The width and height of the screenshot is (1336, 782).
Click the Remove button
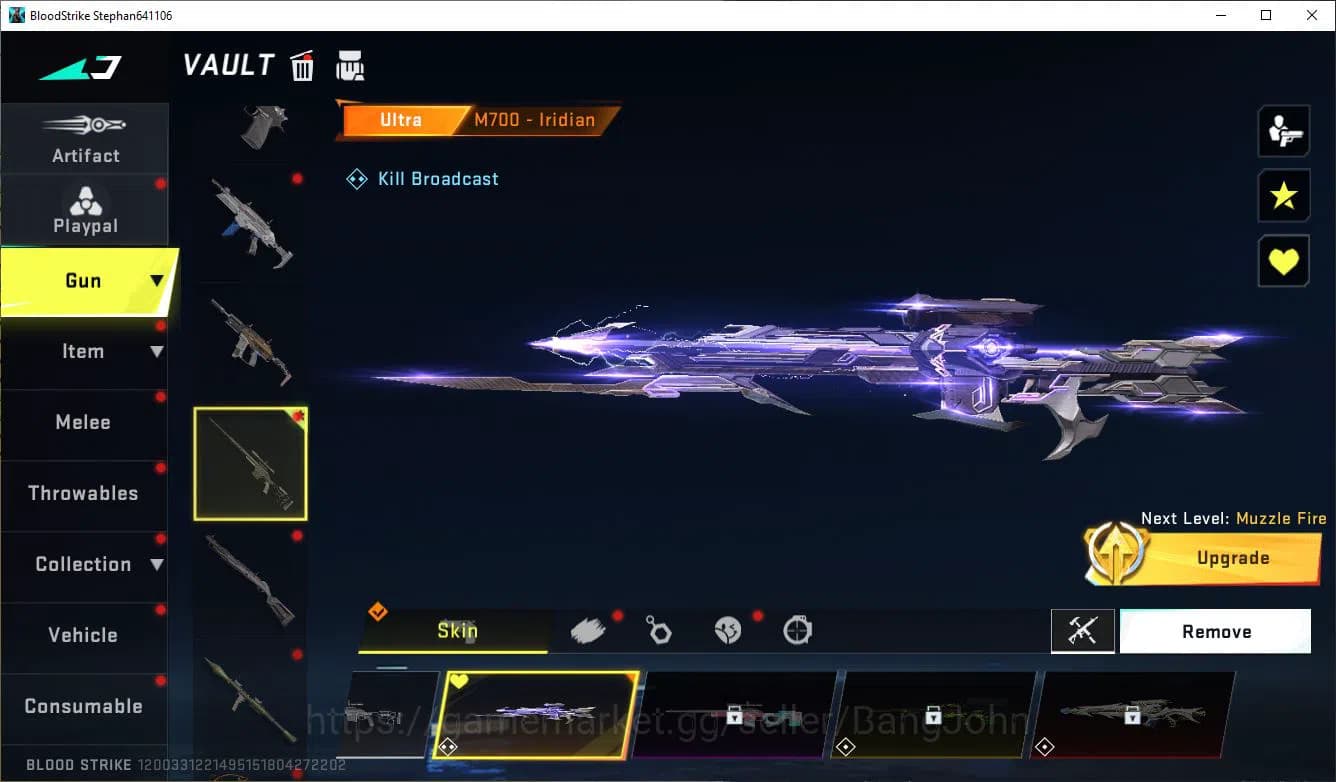[x=1215, y=631]
